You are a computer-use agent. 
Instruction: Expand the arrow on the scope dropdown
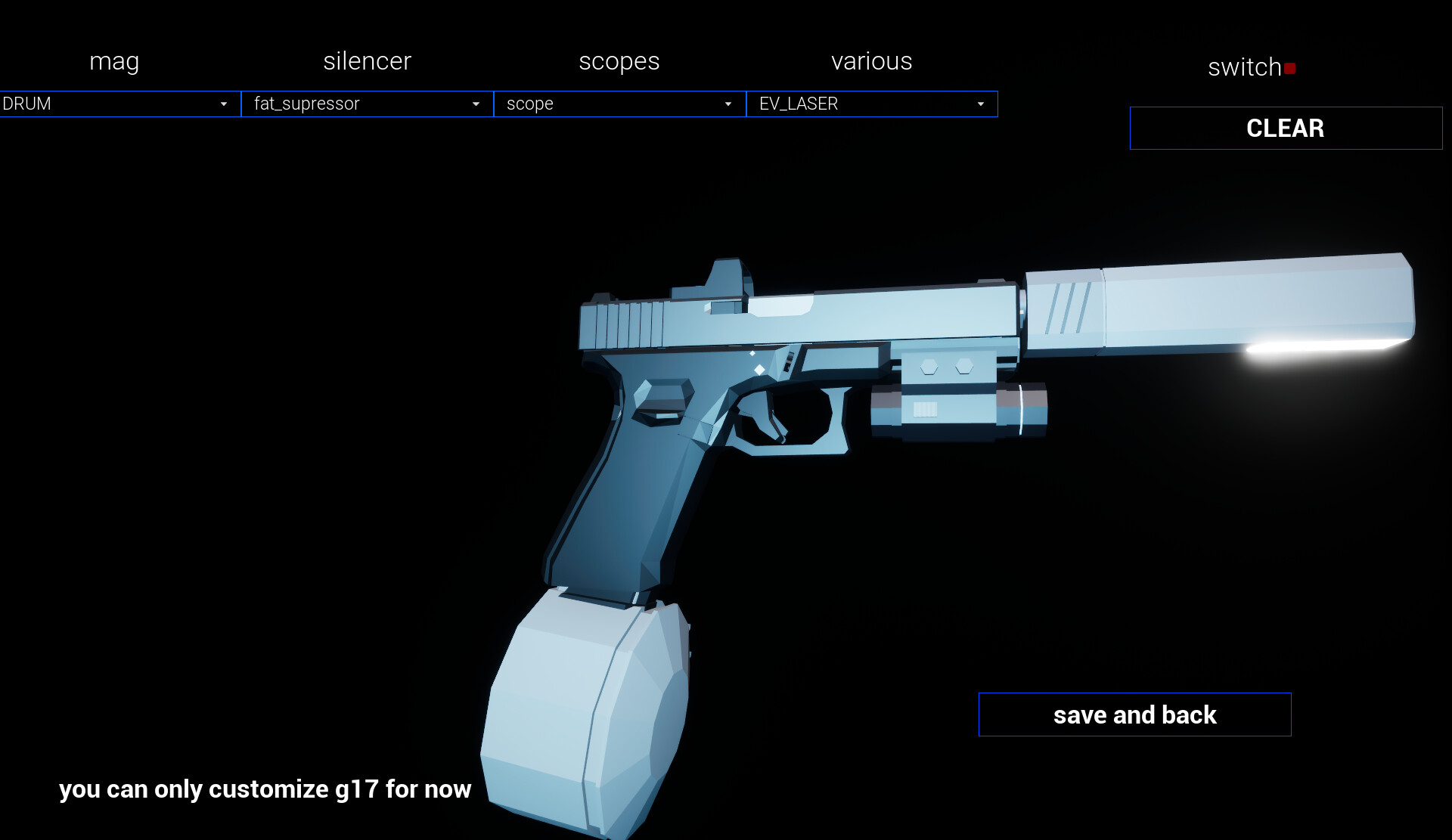pos(728,104)
